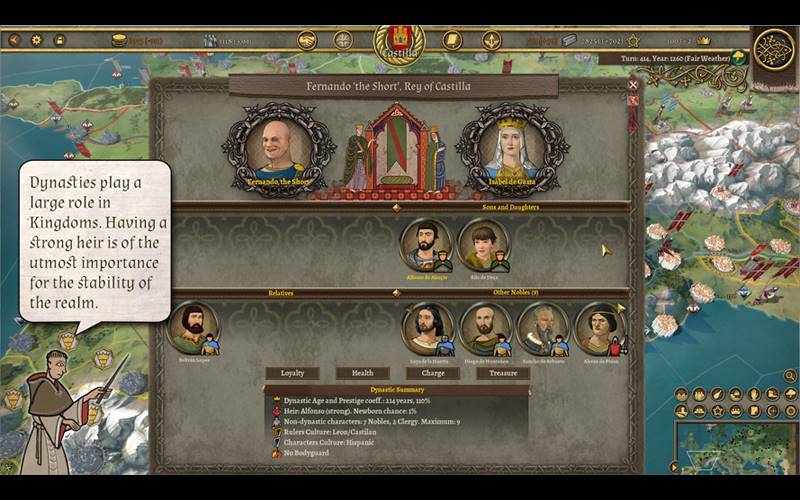800x500 pixels.
Task: Pick relative Beltrán Lopez's portrait
Action: (193, 329)
